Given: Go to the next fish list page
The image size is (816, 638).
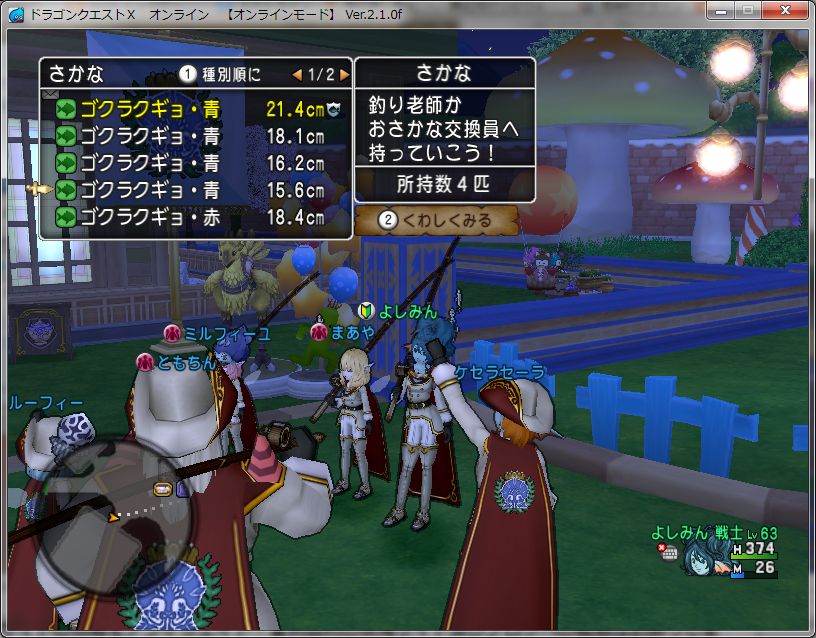Looking at the screenshot, I should tap(345, 74).
